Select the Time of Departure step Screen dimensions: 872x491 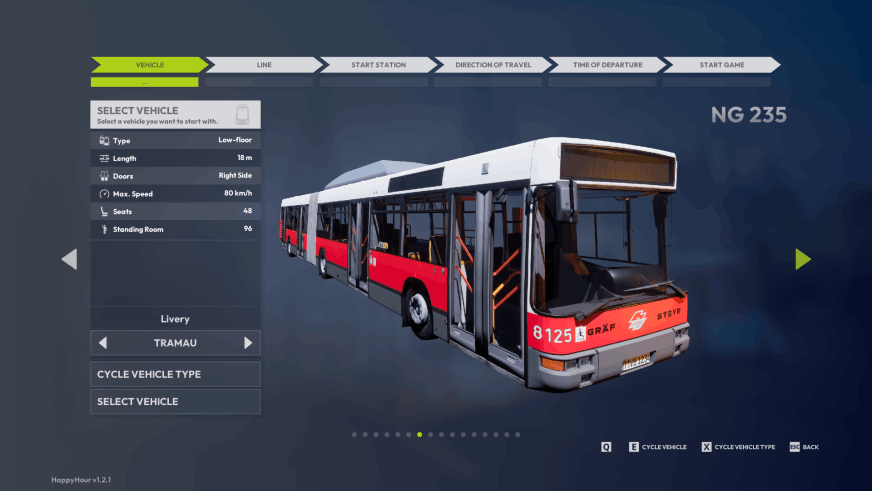607,65
